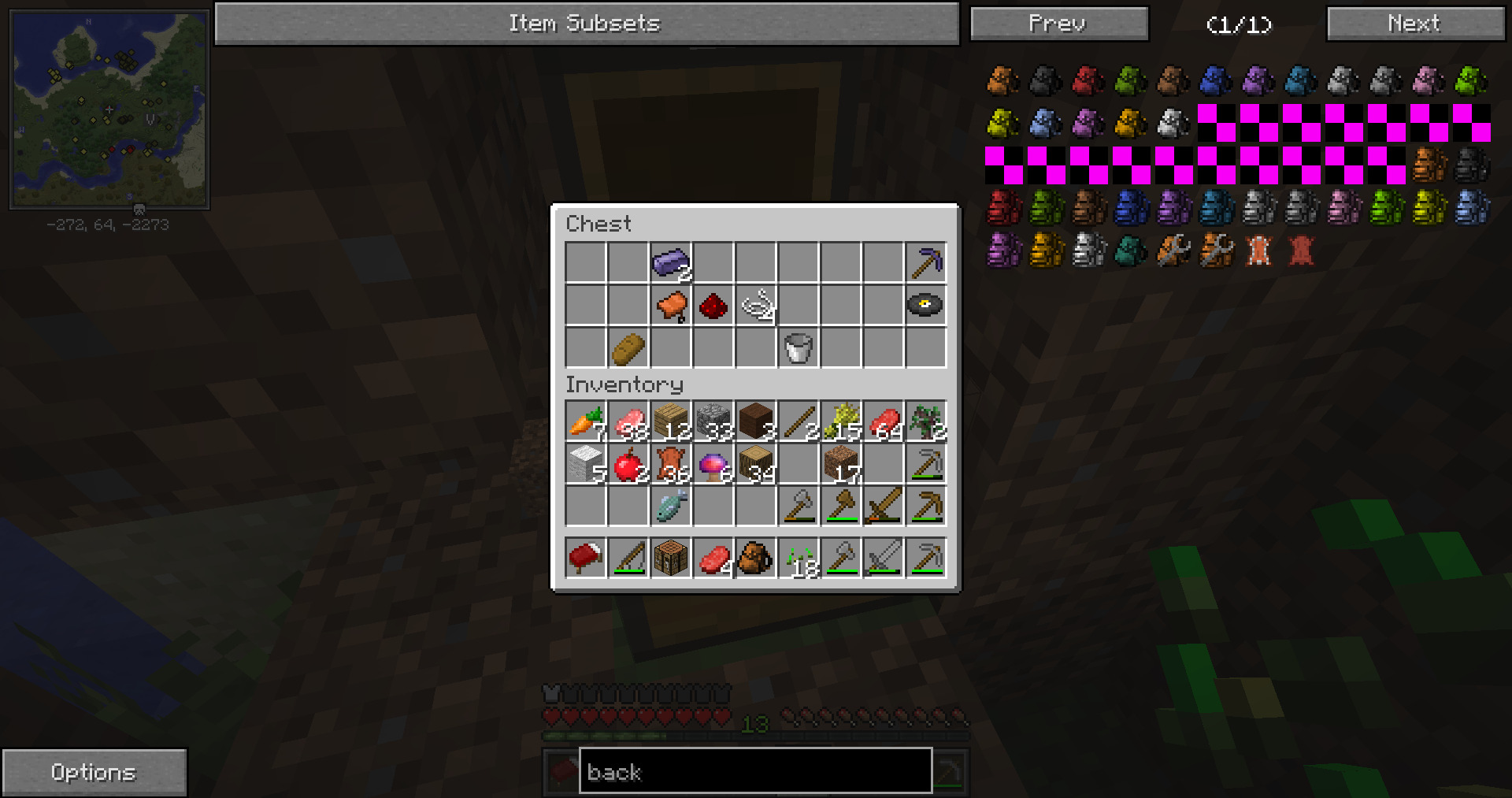Choose the red bed in the hotbar
The image size is (1512, 798).
(585, 559)
